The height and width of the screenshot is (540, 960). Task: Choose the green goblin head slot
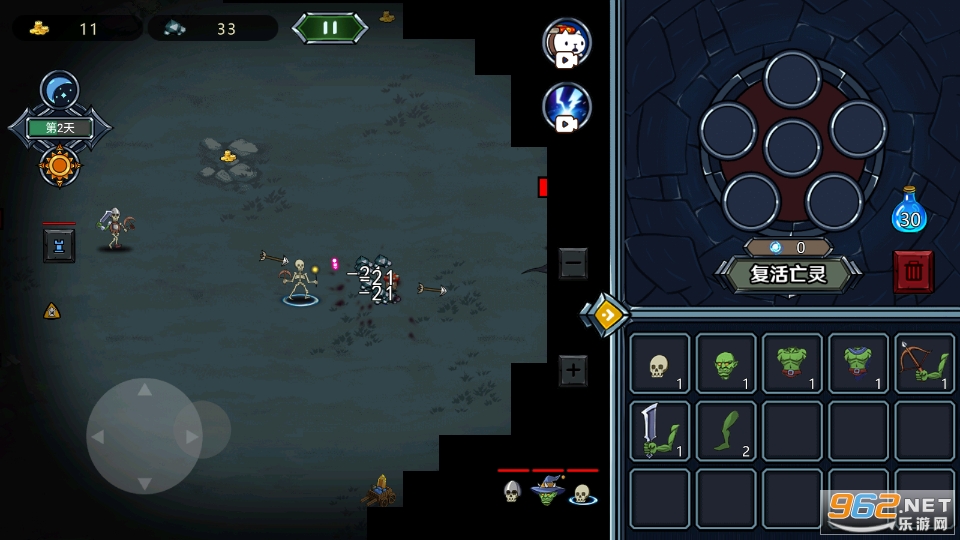pos(726,364)
